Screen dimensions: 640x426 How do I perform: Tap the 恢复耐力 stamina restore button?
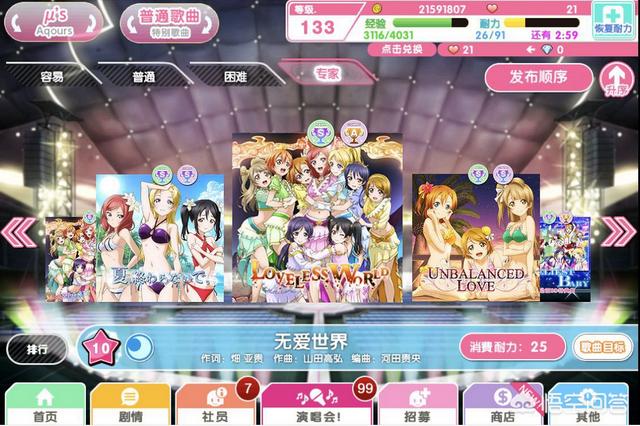click(615, 20)
